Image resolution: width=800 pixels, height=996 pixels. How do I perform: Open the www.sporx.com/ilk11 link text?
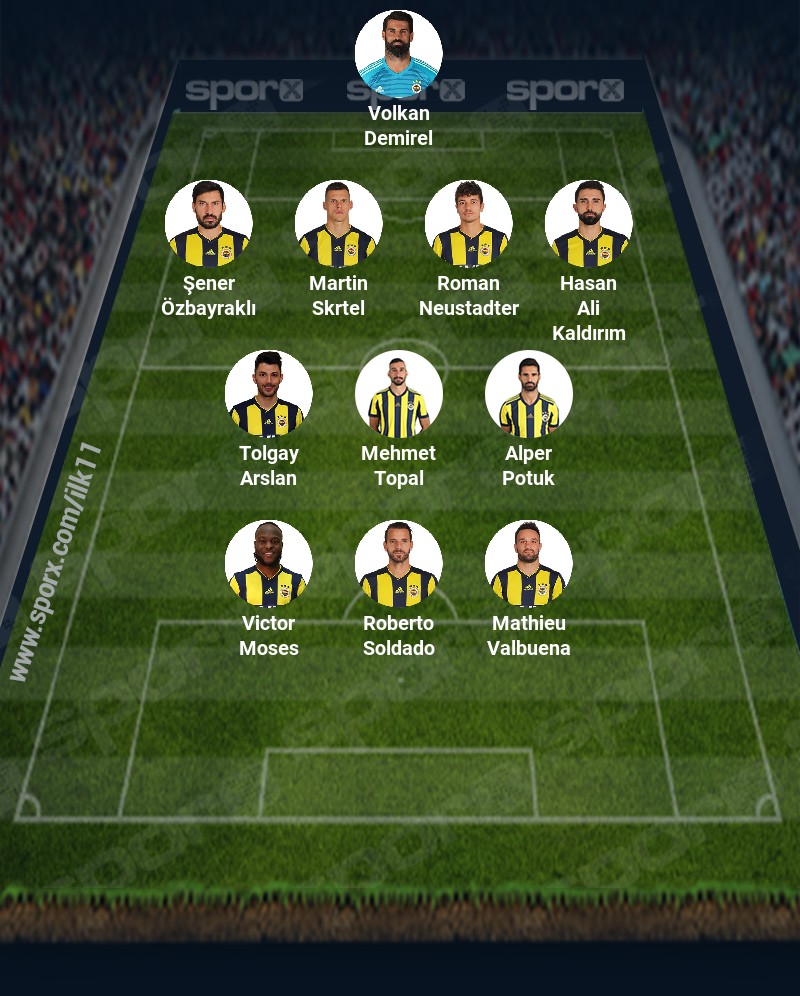(x=57, y=562)
